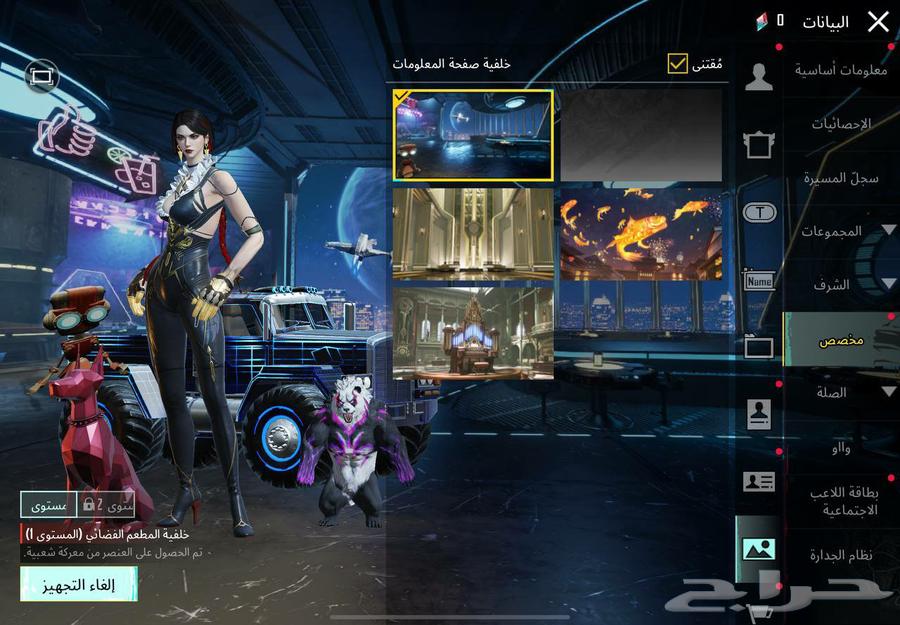Close the data screen with the X
This screenshot has width=900, height=625.
click(x=877, y=22)
